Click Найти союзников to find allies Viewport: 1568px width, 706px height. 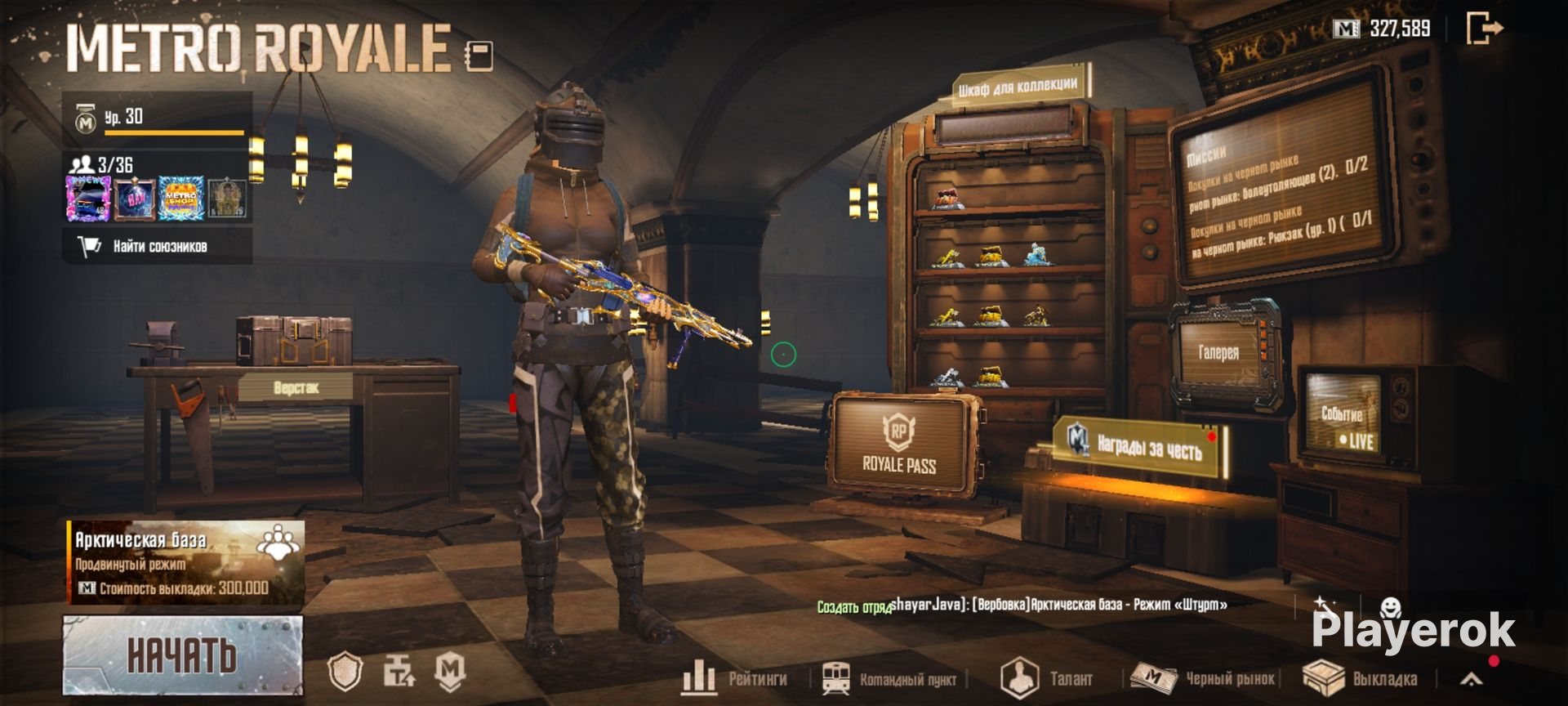click(x=158, y=246)
